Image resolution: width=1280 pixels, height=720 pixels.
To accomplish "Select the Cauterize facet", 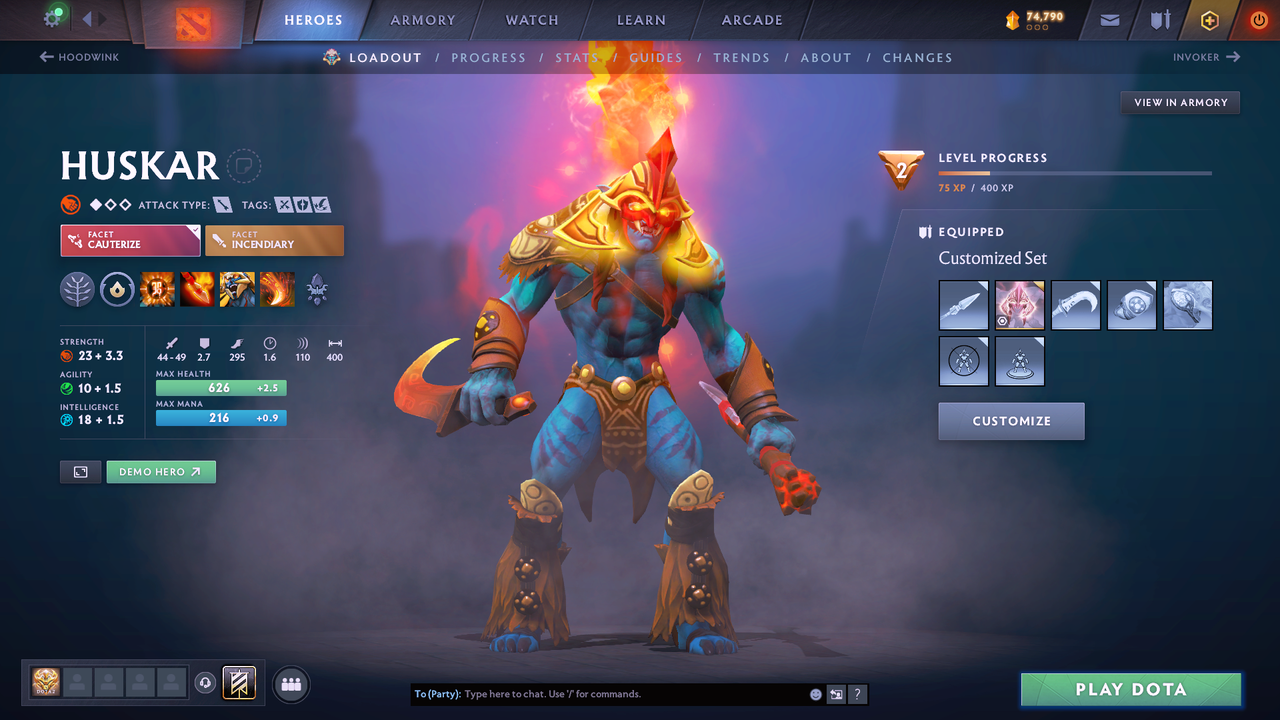I will point(130,240).
